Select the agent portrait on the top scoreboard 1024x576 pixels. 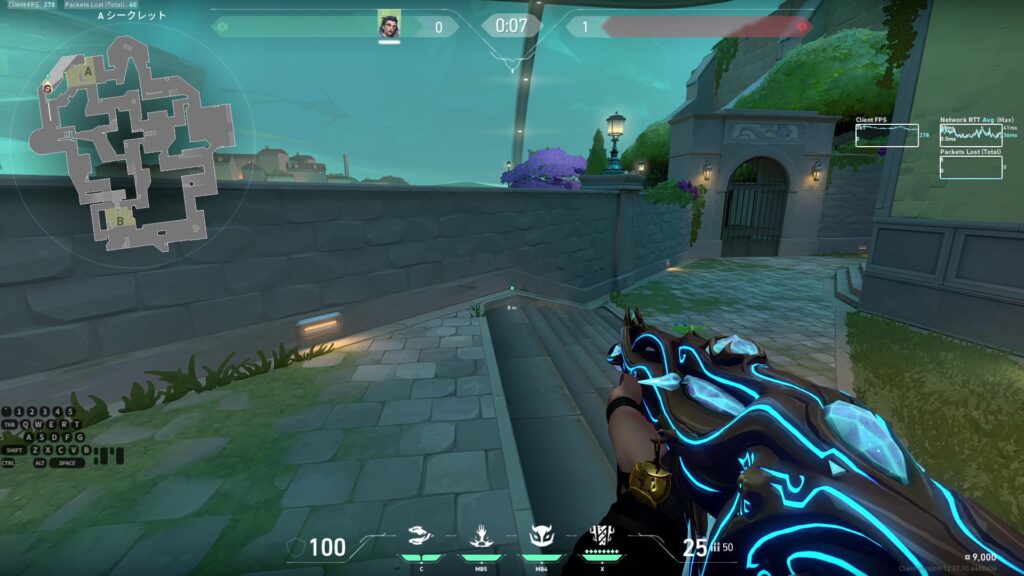[x=389, y=25]
